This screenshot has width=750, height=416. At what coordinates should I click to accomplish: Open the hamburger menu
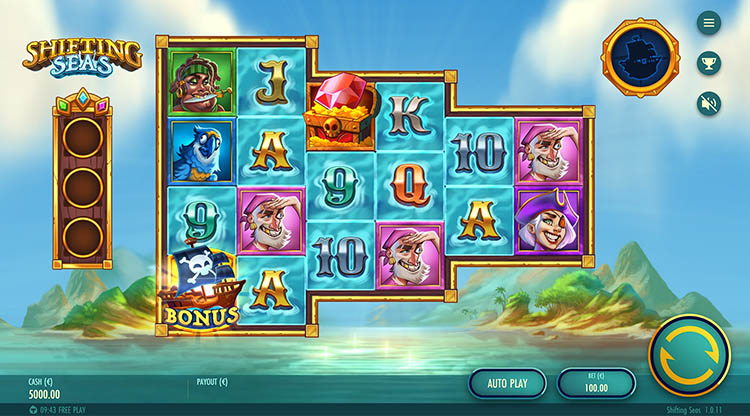(x=709, y=22)
